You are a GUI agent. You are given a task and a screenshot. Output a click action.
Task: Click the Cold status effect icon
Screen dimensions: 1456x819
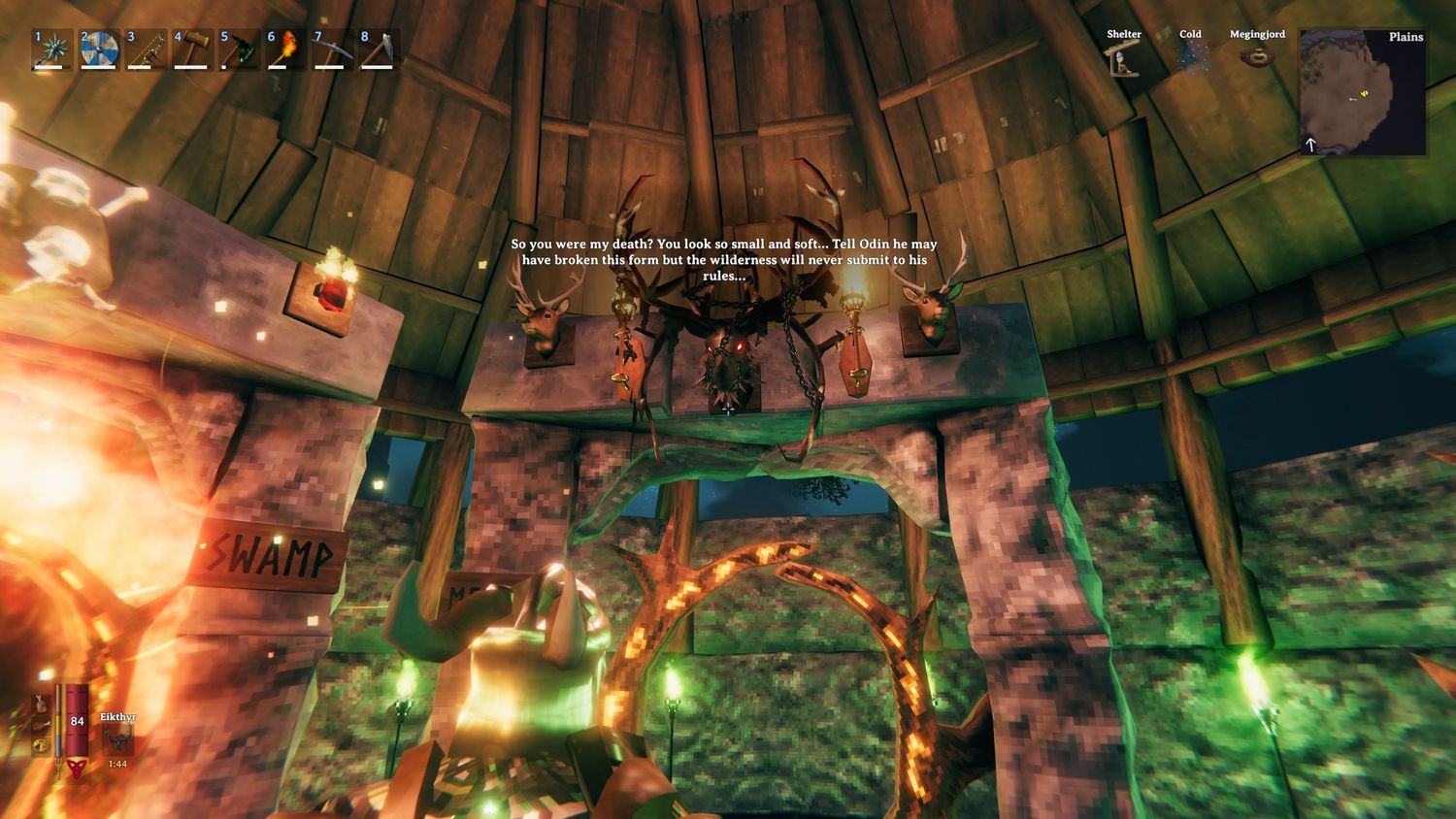pos(1190,58)
